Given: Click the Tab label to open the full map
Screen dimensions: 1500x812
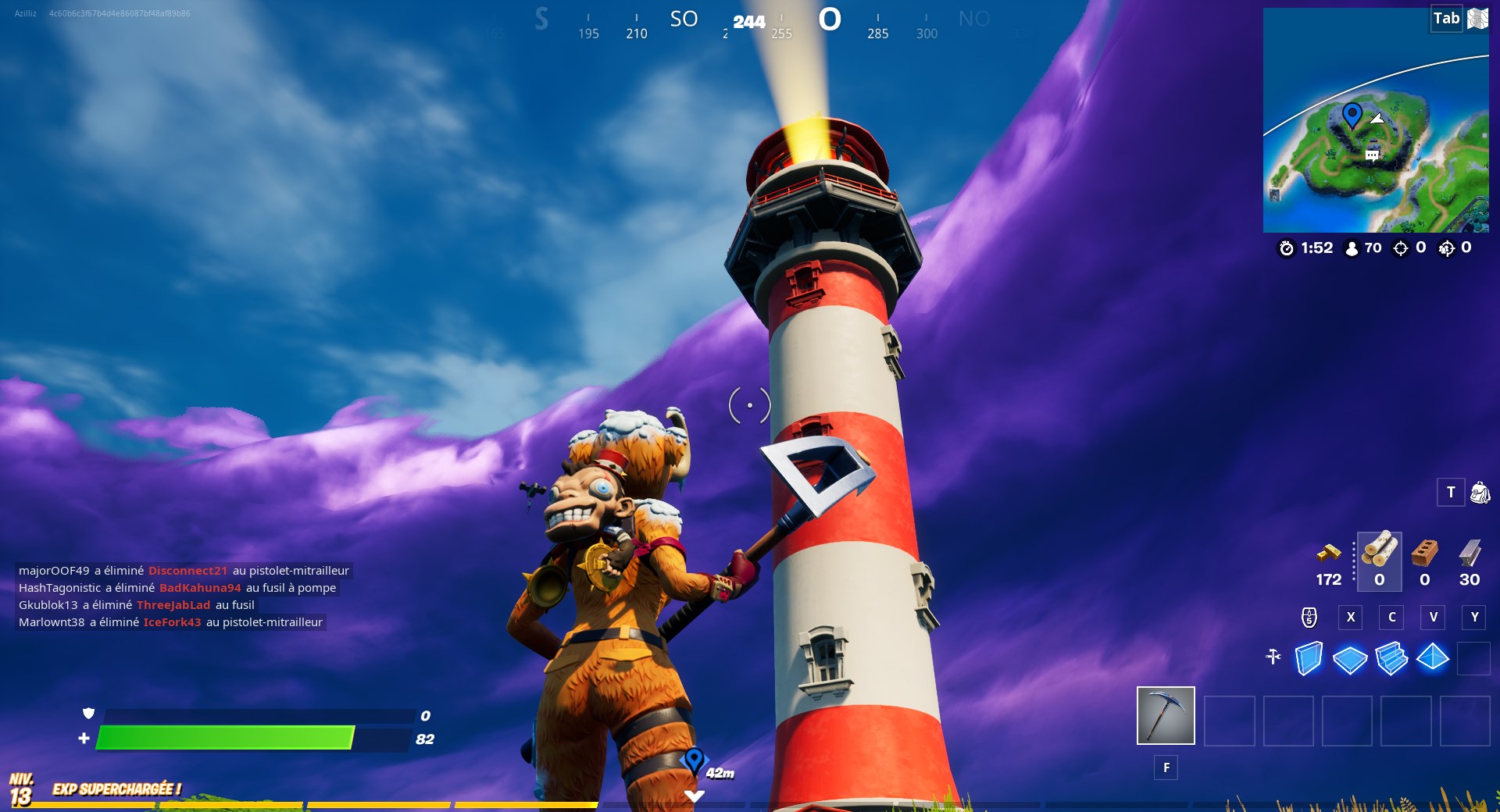Looking at the screenshot, I should [x=1445, y=18].
